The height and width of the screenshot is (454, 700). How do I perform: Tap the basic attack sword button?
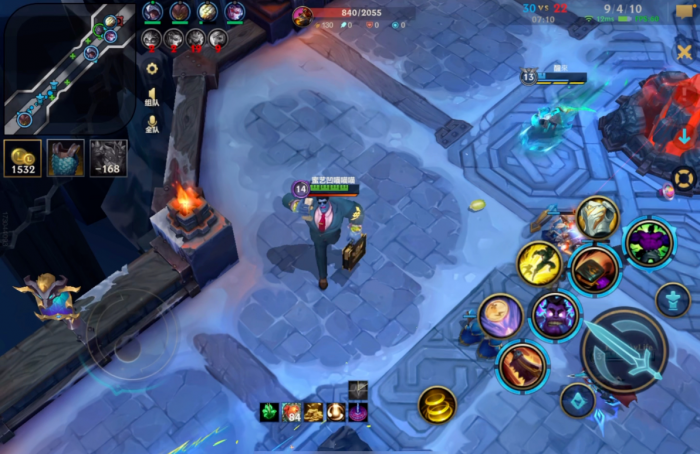tap(624, 351)
